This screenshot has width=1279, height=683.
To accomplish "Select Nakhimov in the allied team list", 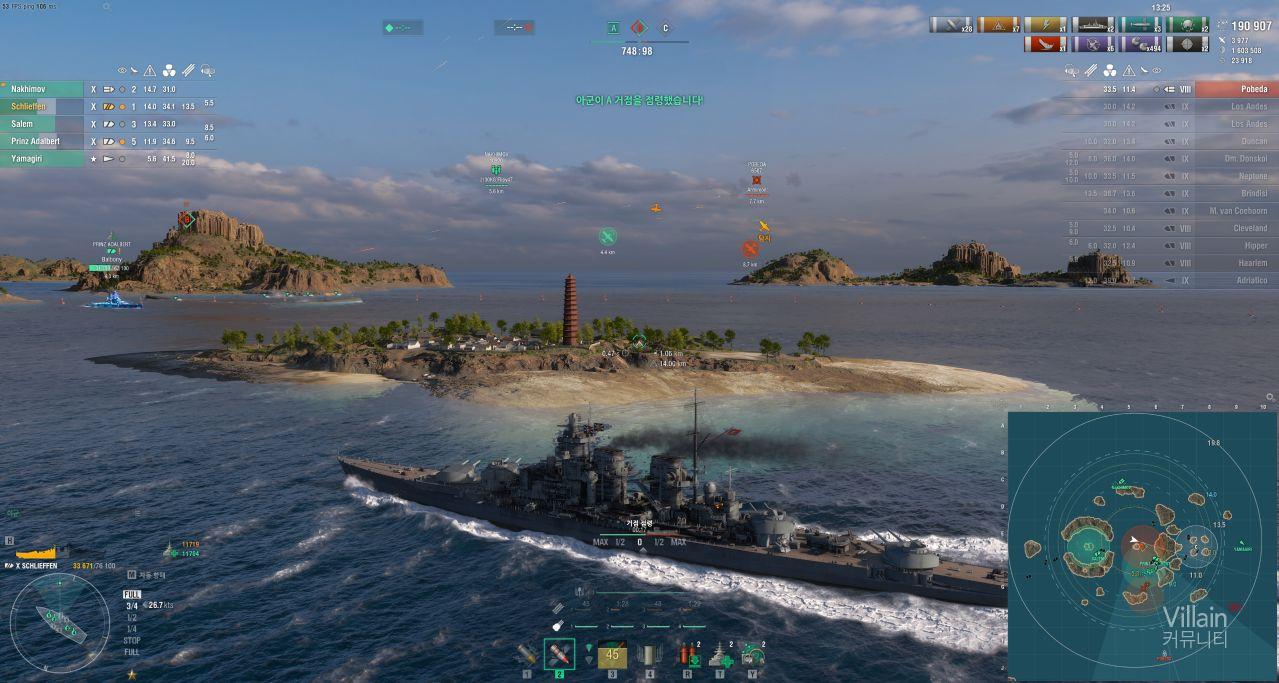I will coord(42,89).
